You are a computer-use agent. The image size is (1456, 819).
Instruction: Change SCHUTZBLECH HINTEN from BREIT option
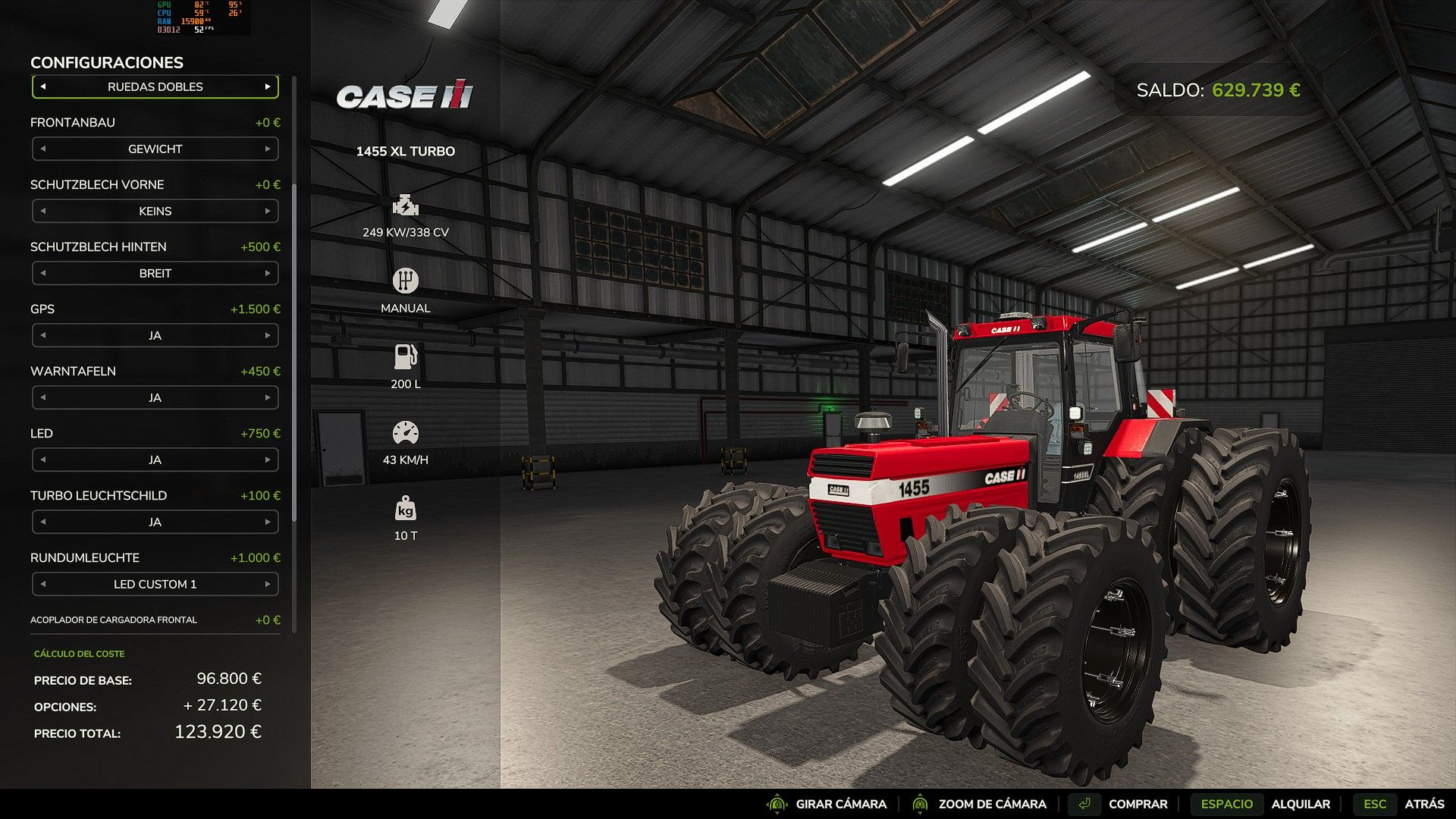coord(270,273)
